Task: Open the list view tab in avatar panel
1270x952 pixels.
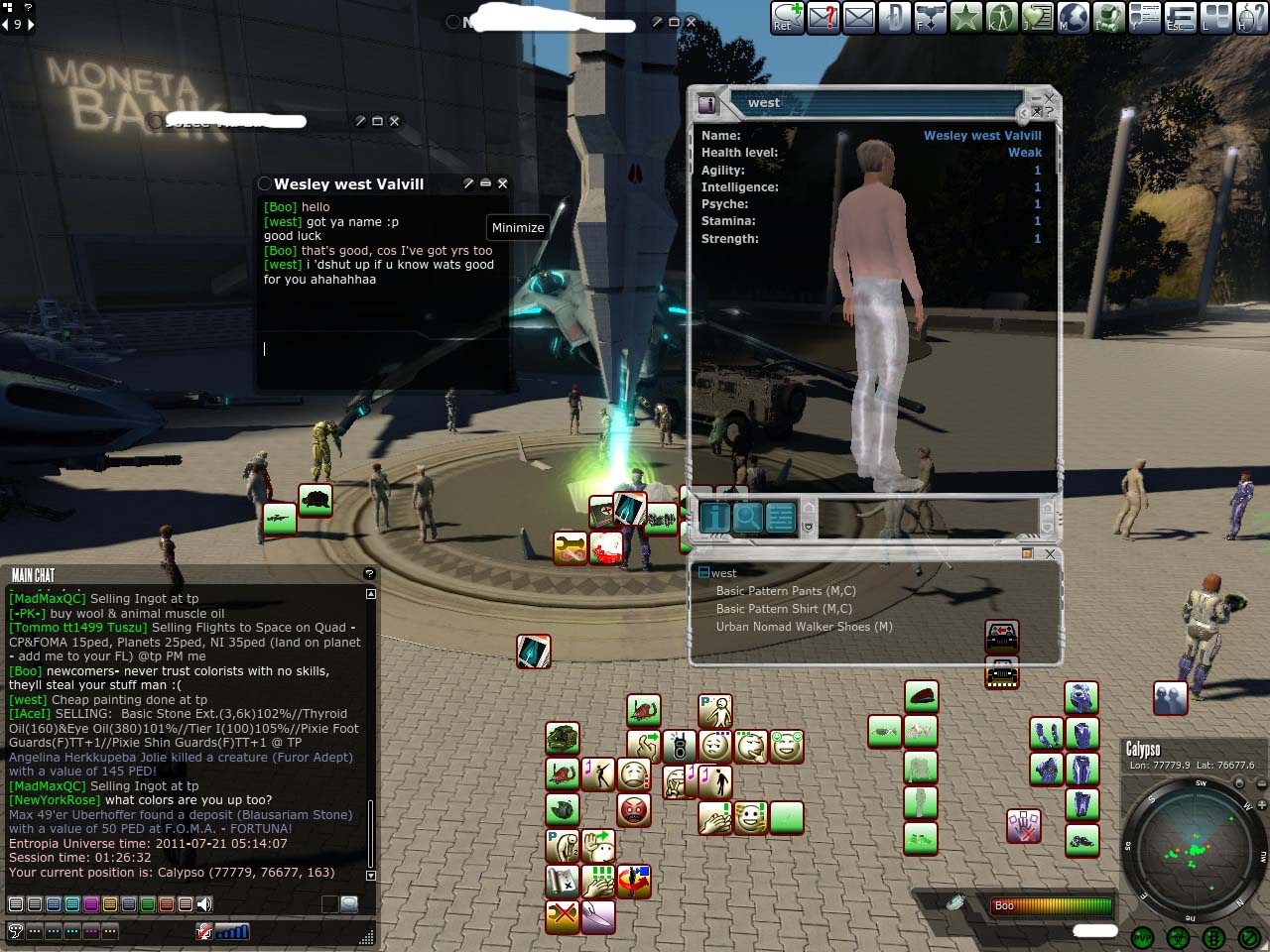Action: coord(781,517)
